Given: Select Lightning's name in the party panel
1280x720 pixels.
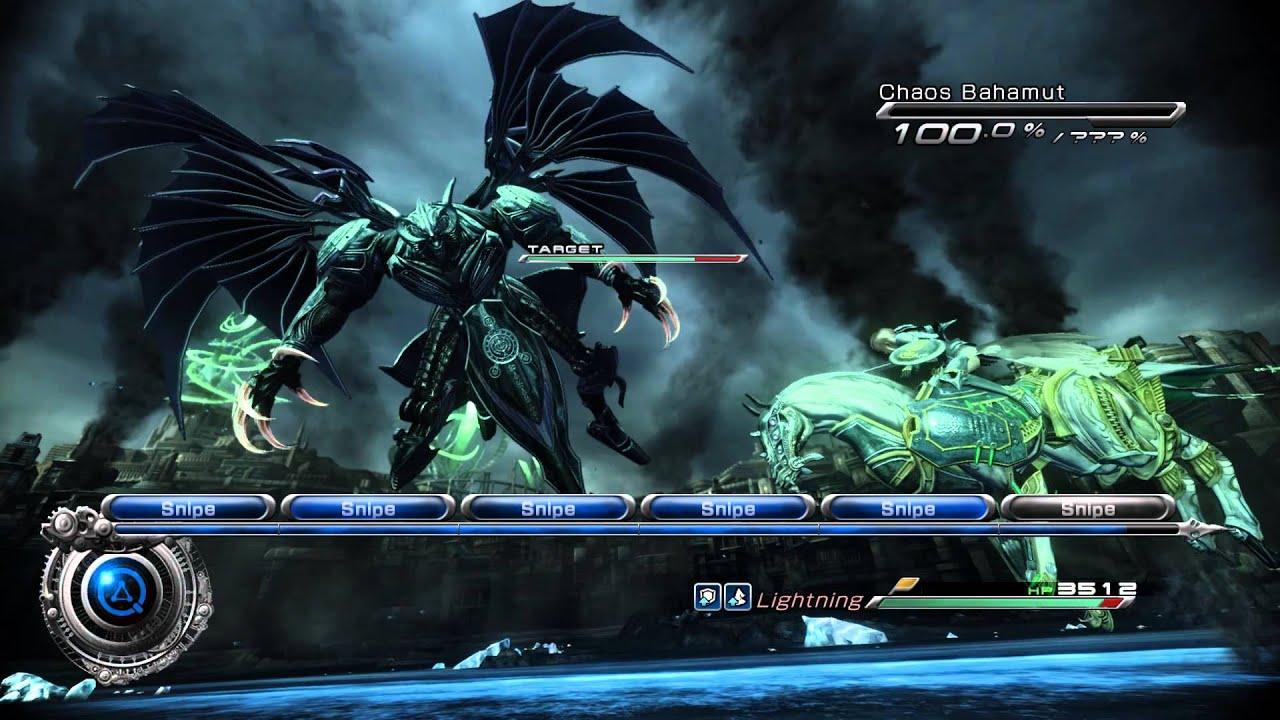Looking at the screenshot, I should coord(809,600).
